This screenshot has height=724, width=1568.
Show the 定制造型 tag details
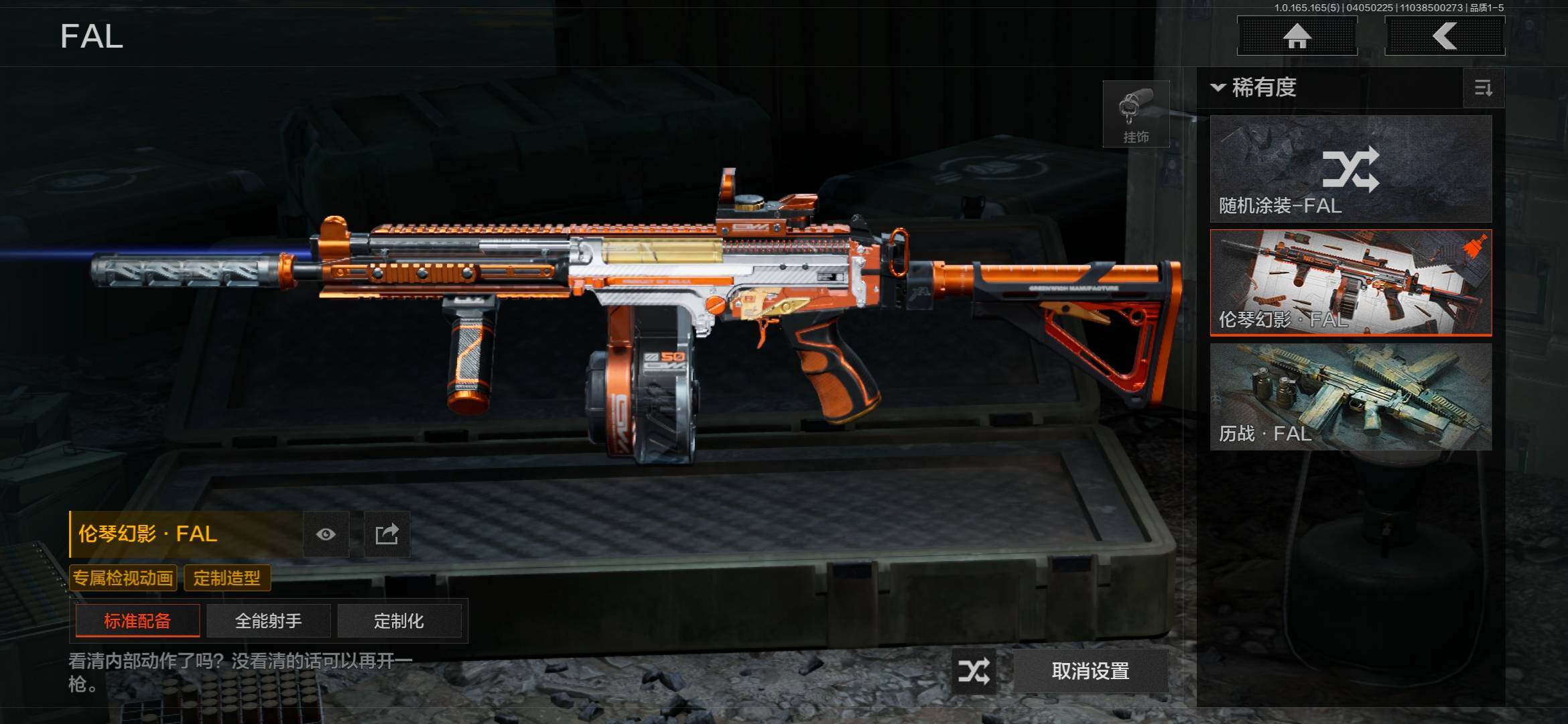coord(227,578)
